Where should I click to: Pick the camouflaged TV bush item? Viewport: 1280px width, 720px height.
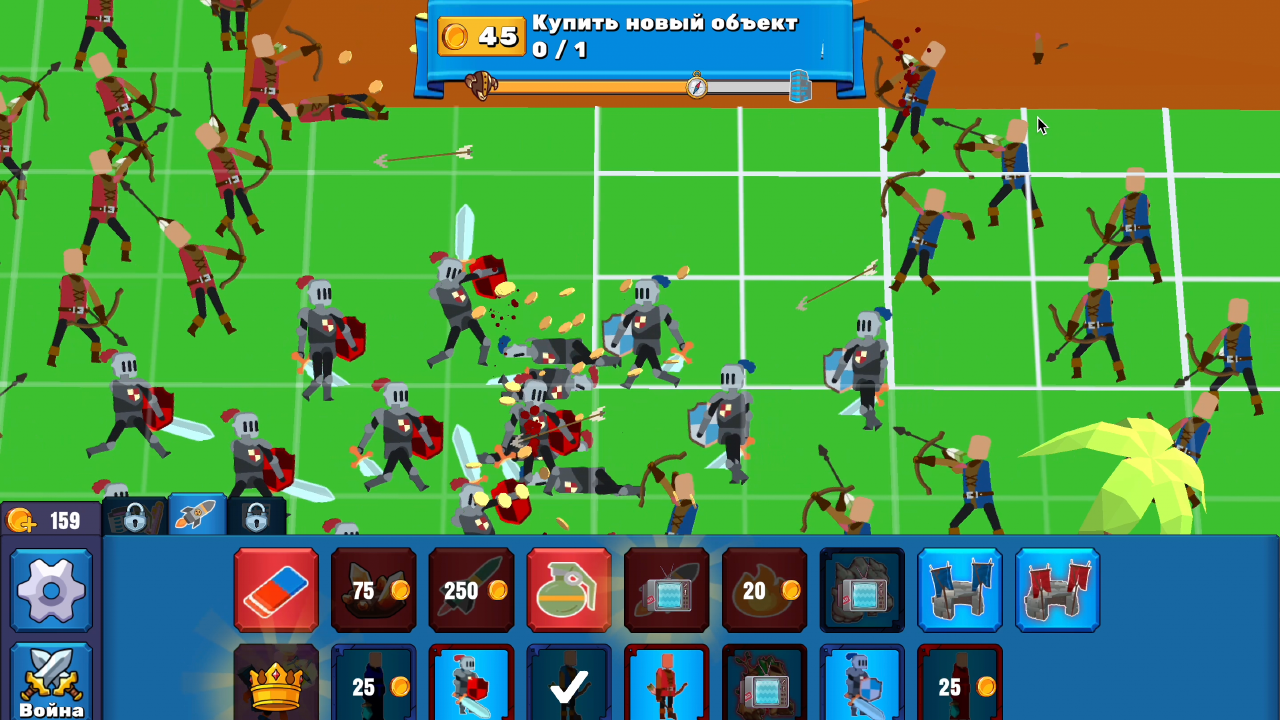click(862, 590)
